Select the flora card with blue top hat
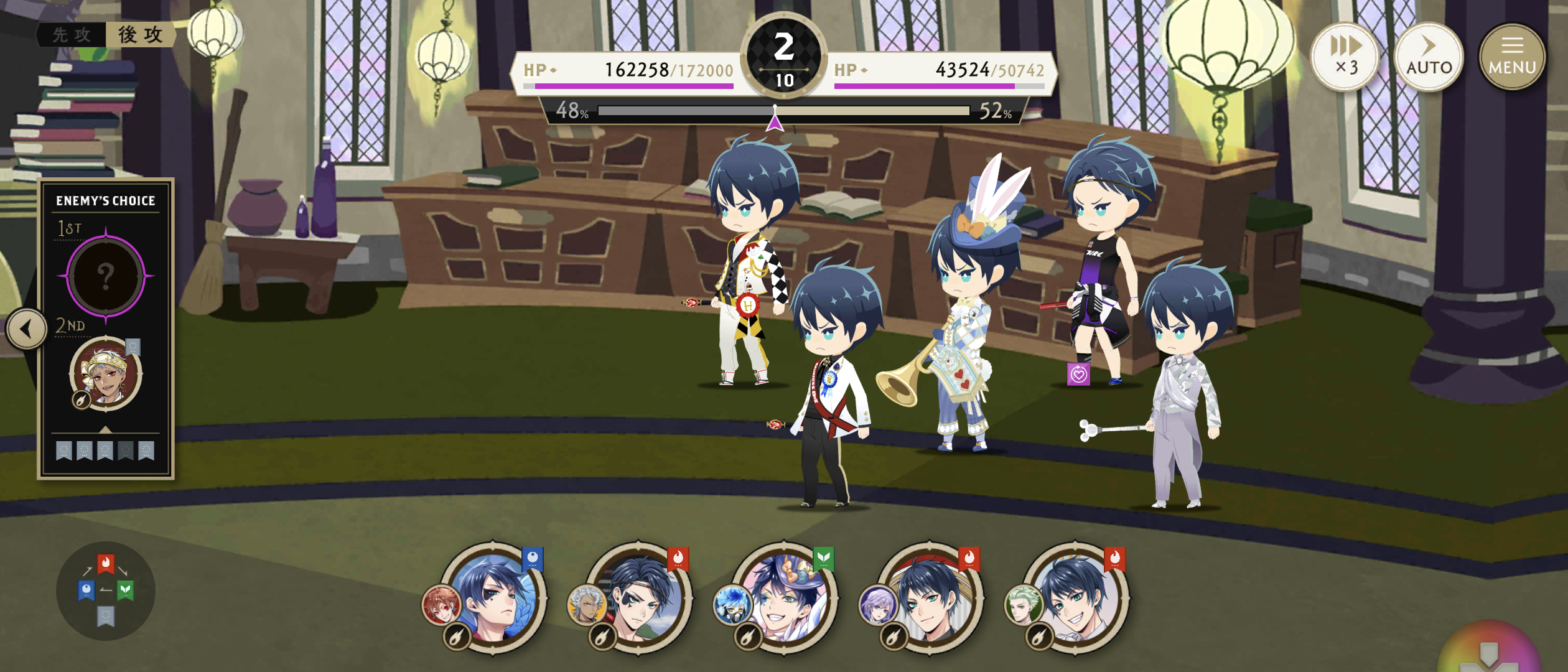This screenshot has height=672, width=1568. tap(785, 598)
